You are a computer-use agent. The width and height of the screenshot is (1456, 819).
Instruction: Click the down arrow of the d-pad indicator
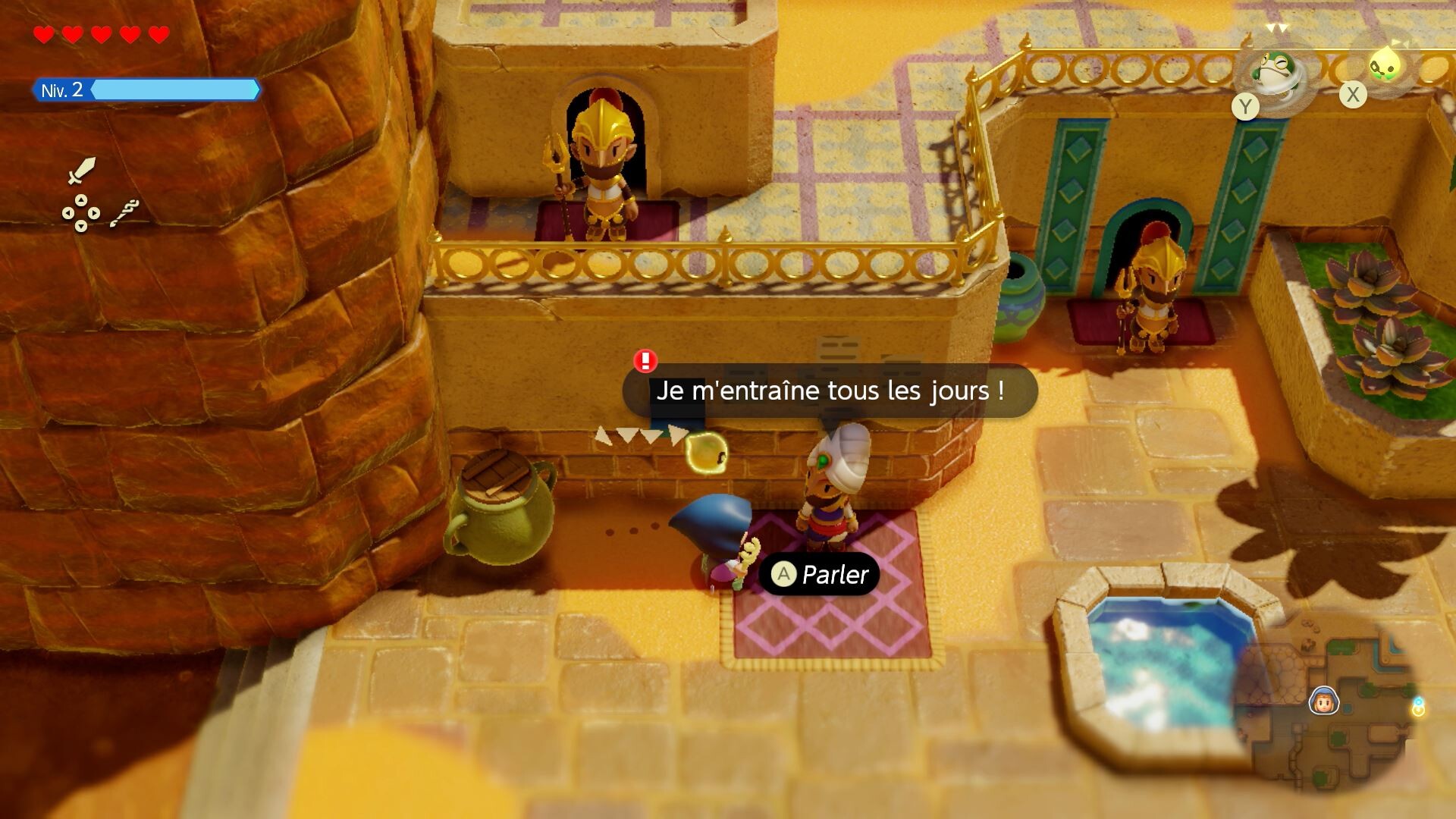point(80,227)
